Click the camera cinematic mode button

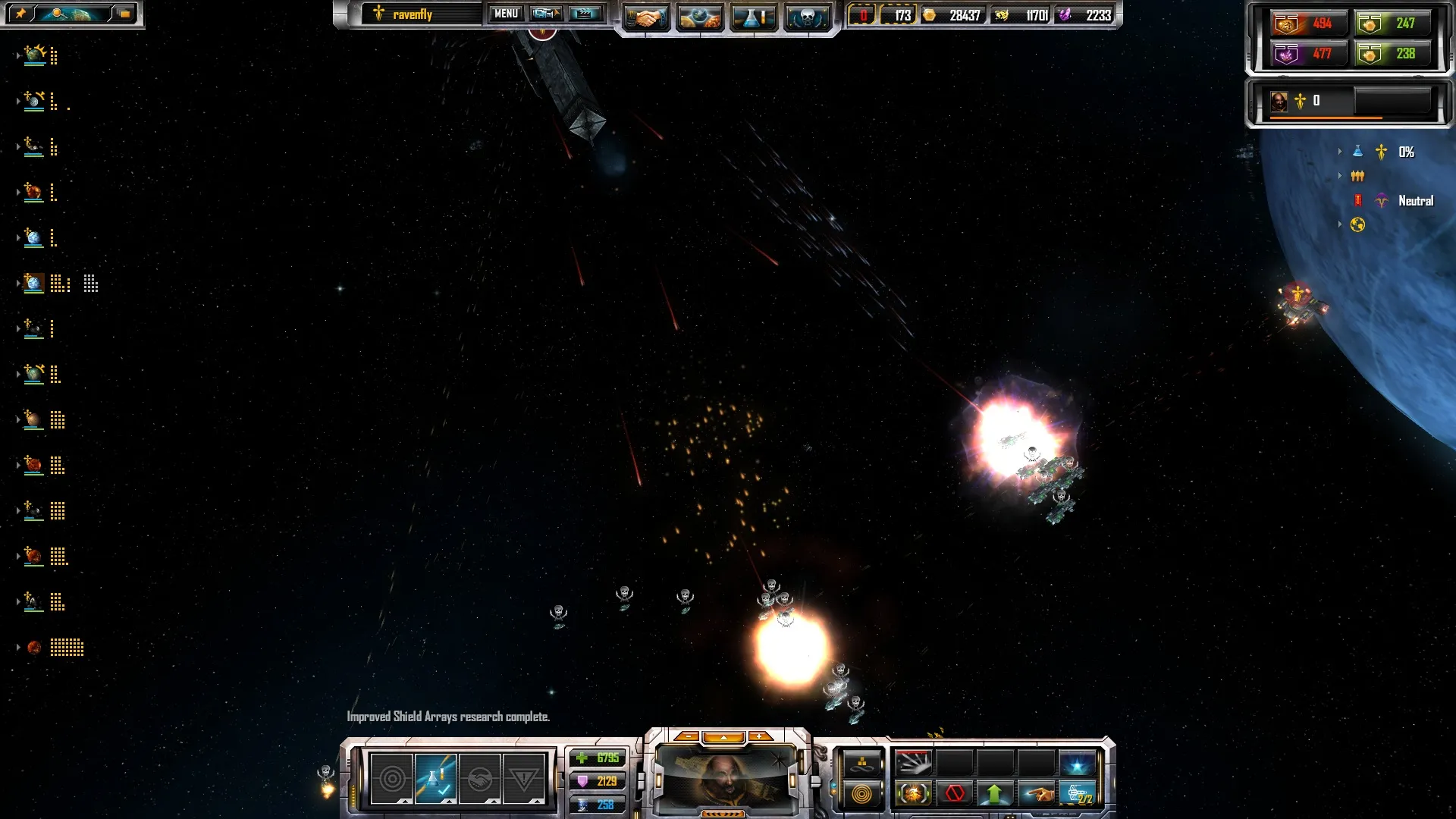click(545, 14)
